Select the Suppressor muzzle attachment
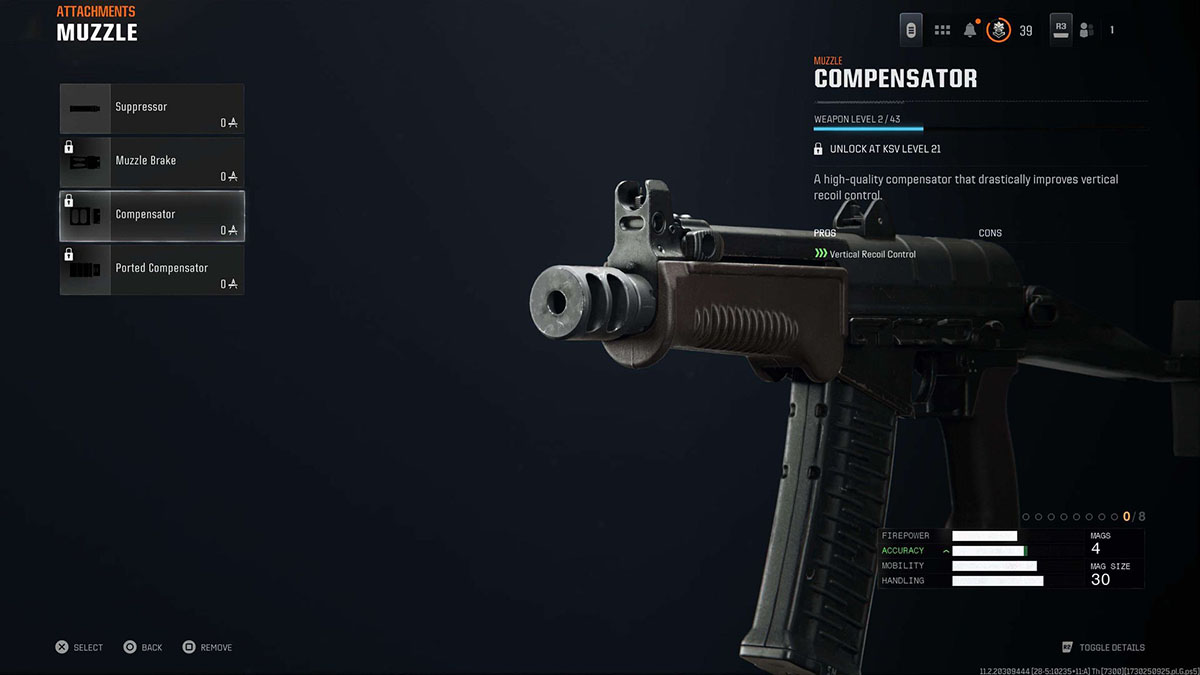1200x675 pixels. pyautogui.click(x=151, y=109)
